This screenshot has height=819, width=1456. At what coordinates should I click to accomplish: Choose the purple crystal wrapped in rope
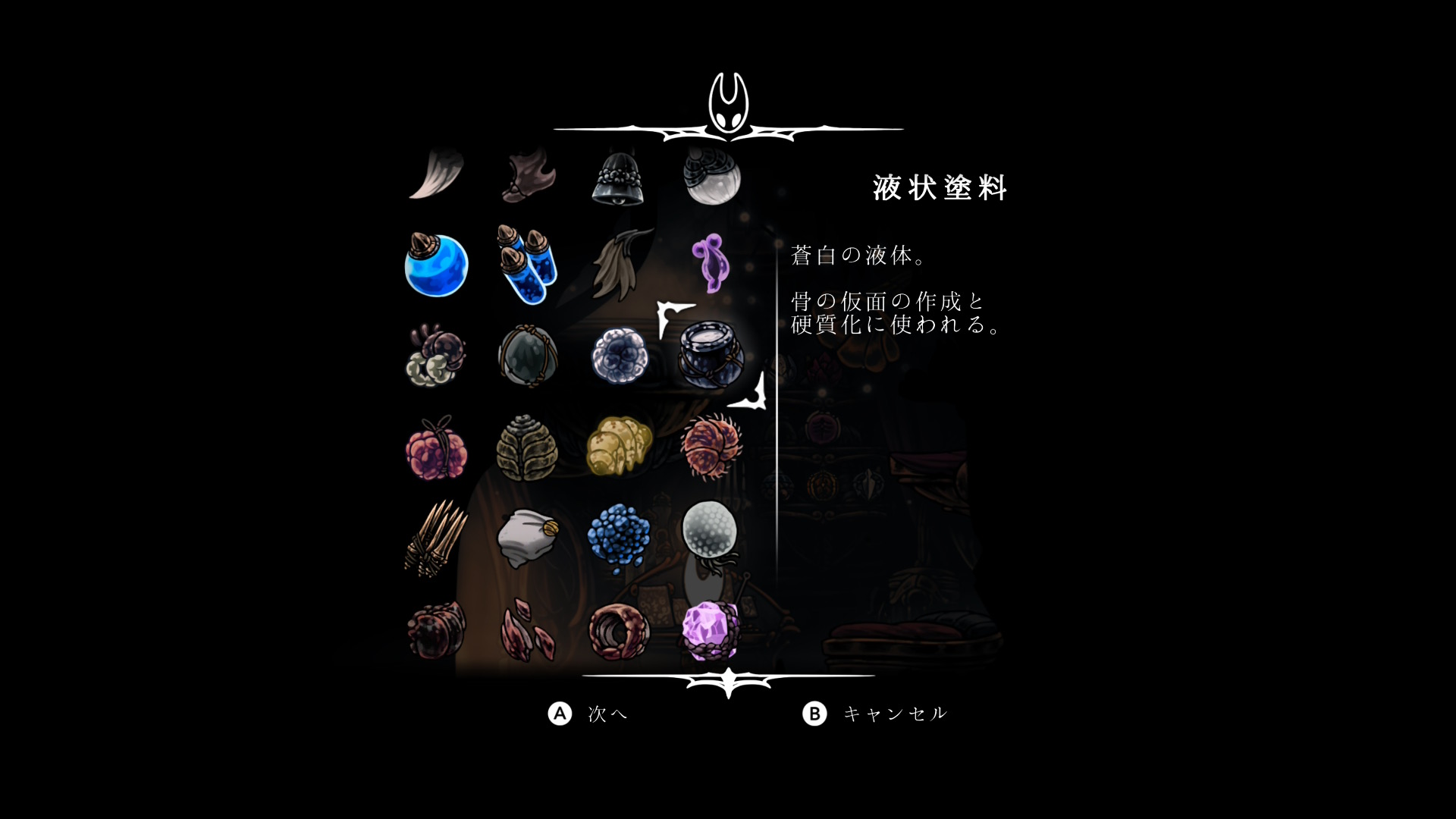tap(711, 629)
